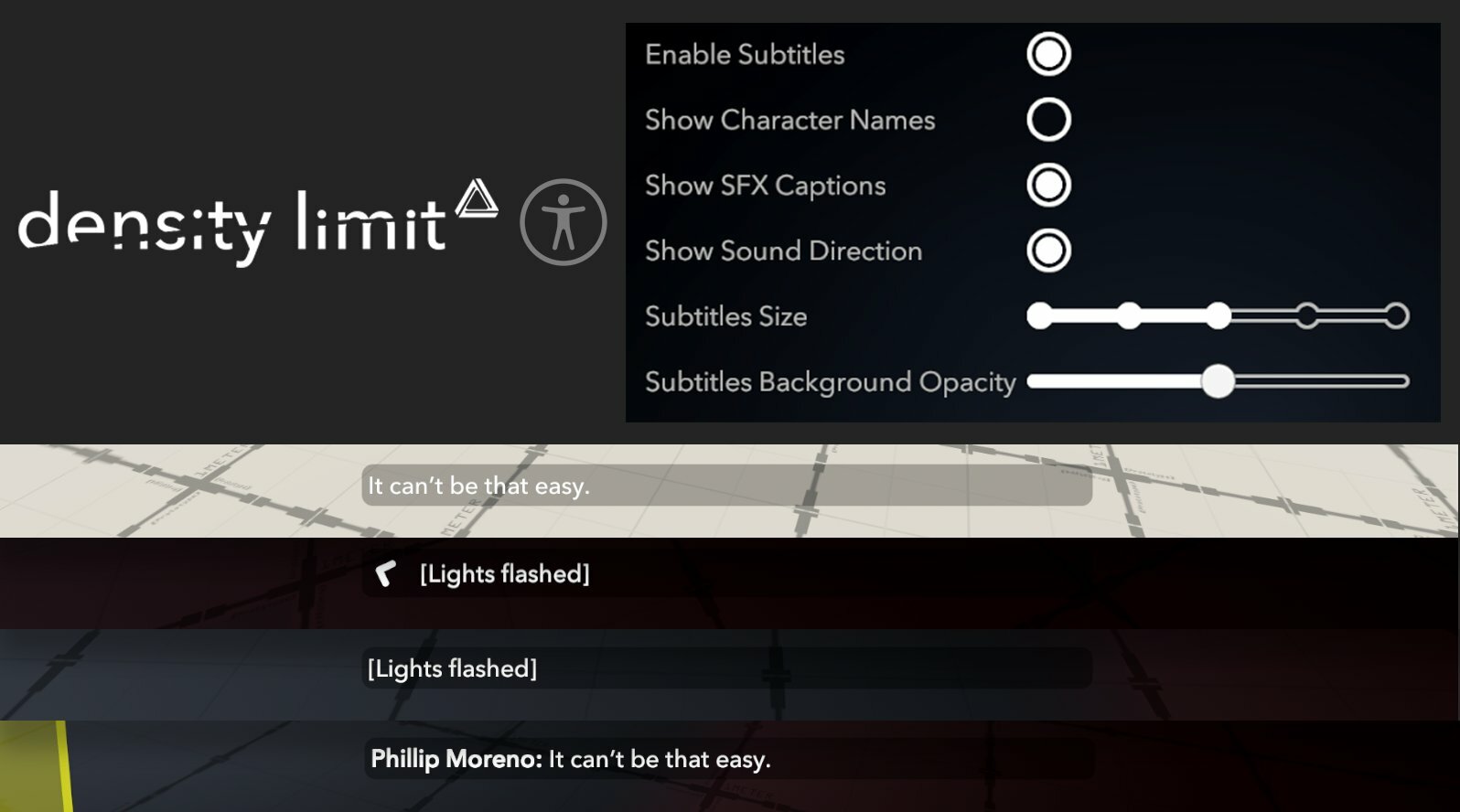The width and height of the screenshot is (1460, 812).
Task: Disable the Enable Subtitles toggle
Action: [x=1047, y=54]
